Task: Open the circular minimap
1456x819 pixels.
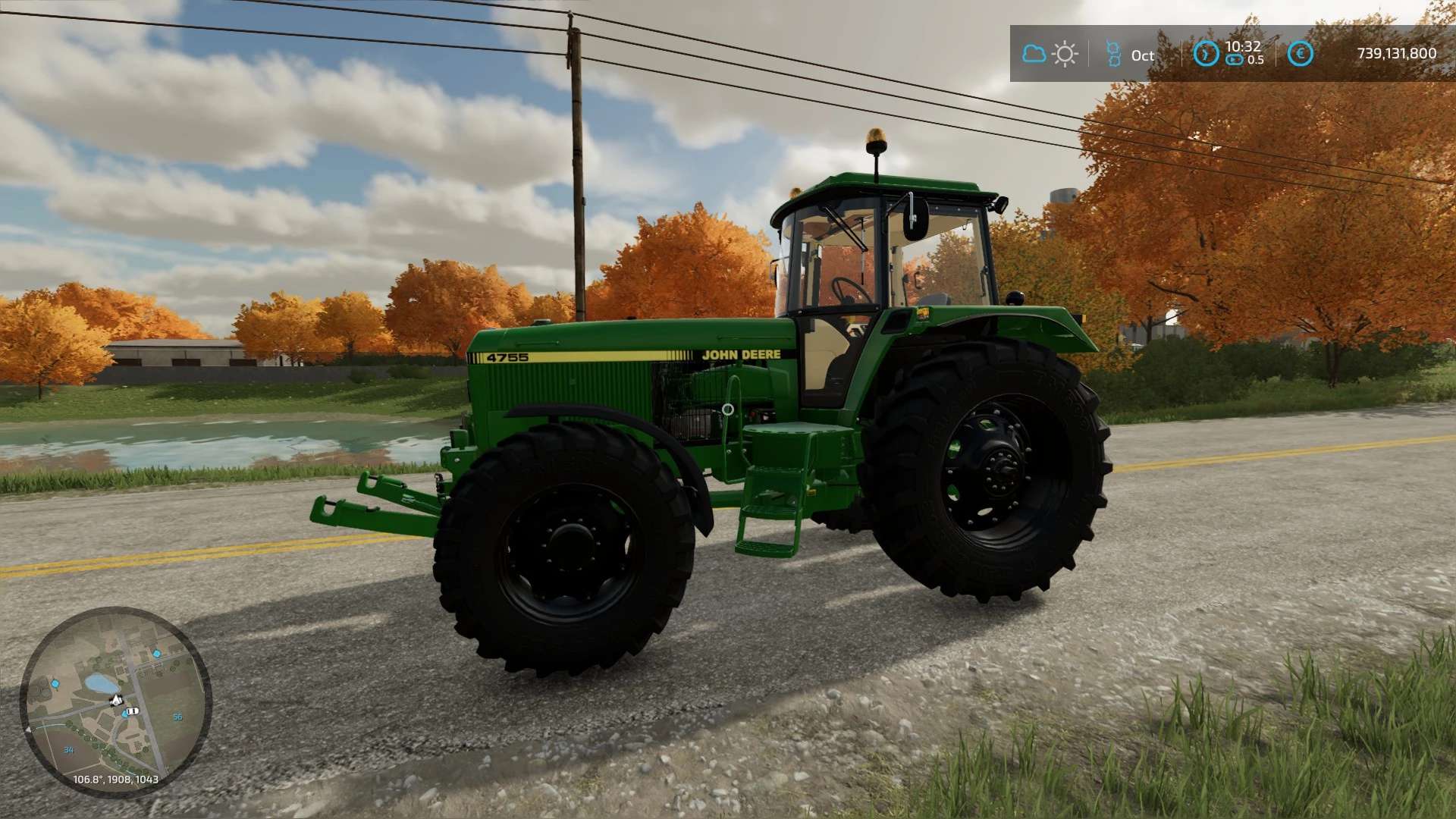Action: click(x=115, y=701)
